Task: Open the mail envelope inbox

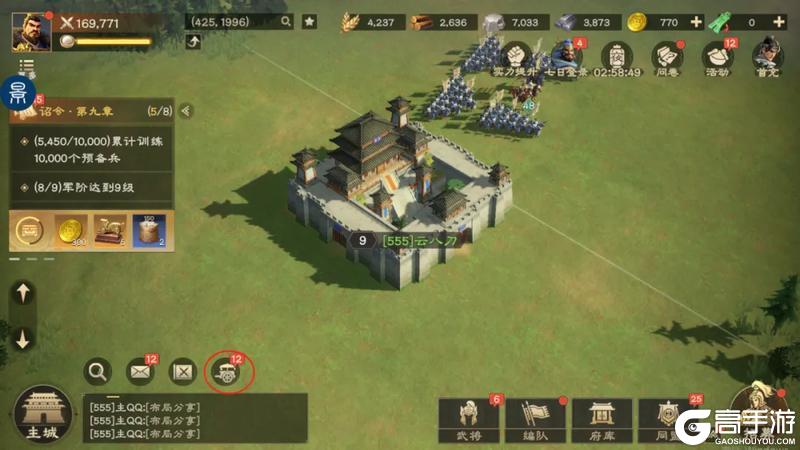Action: tap(140, 372)
